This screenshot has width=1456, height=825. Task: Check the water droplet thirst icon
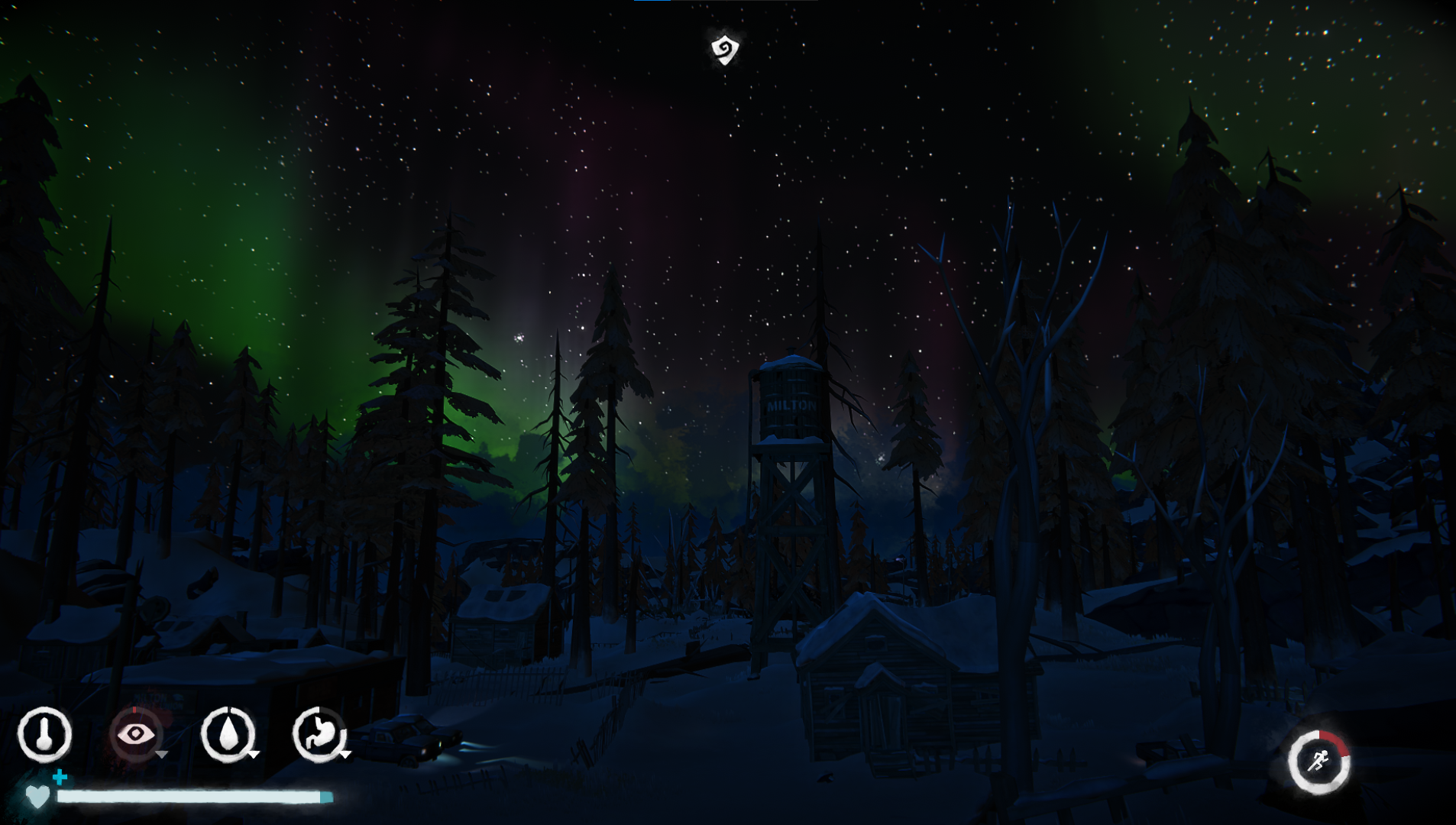pyautogui.click(x=228, y=735)
